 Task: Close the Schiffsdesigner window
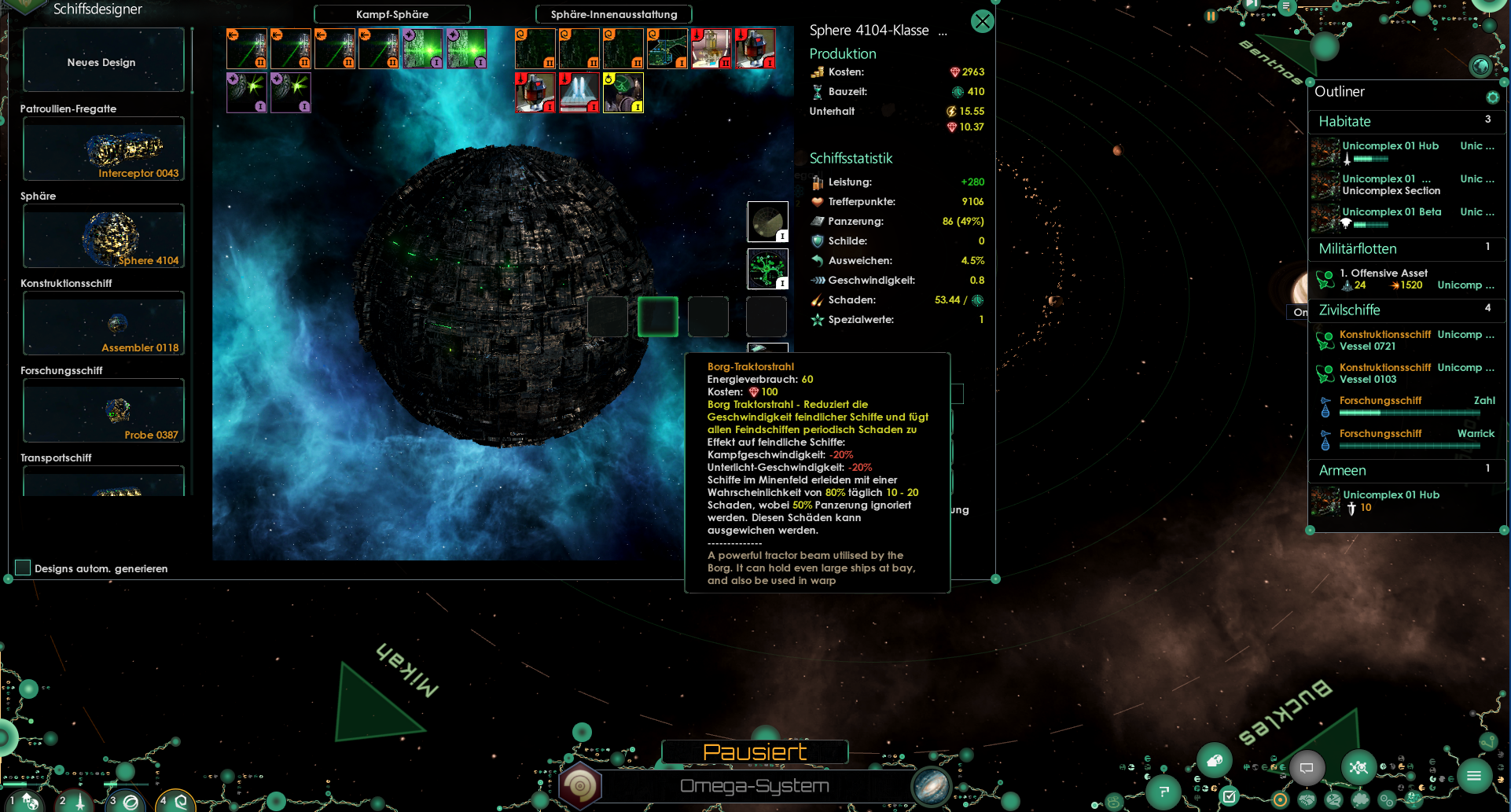tap(982, 21)
